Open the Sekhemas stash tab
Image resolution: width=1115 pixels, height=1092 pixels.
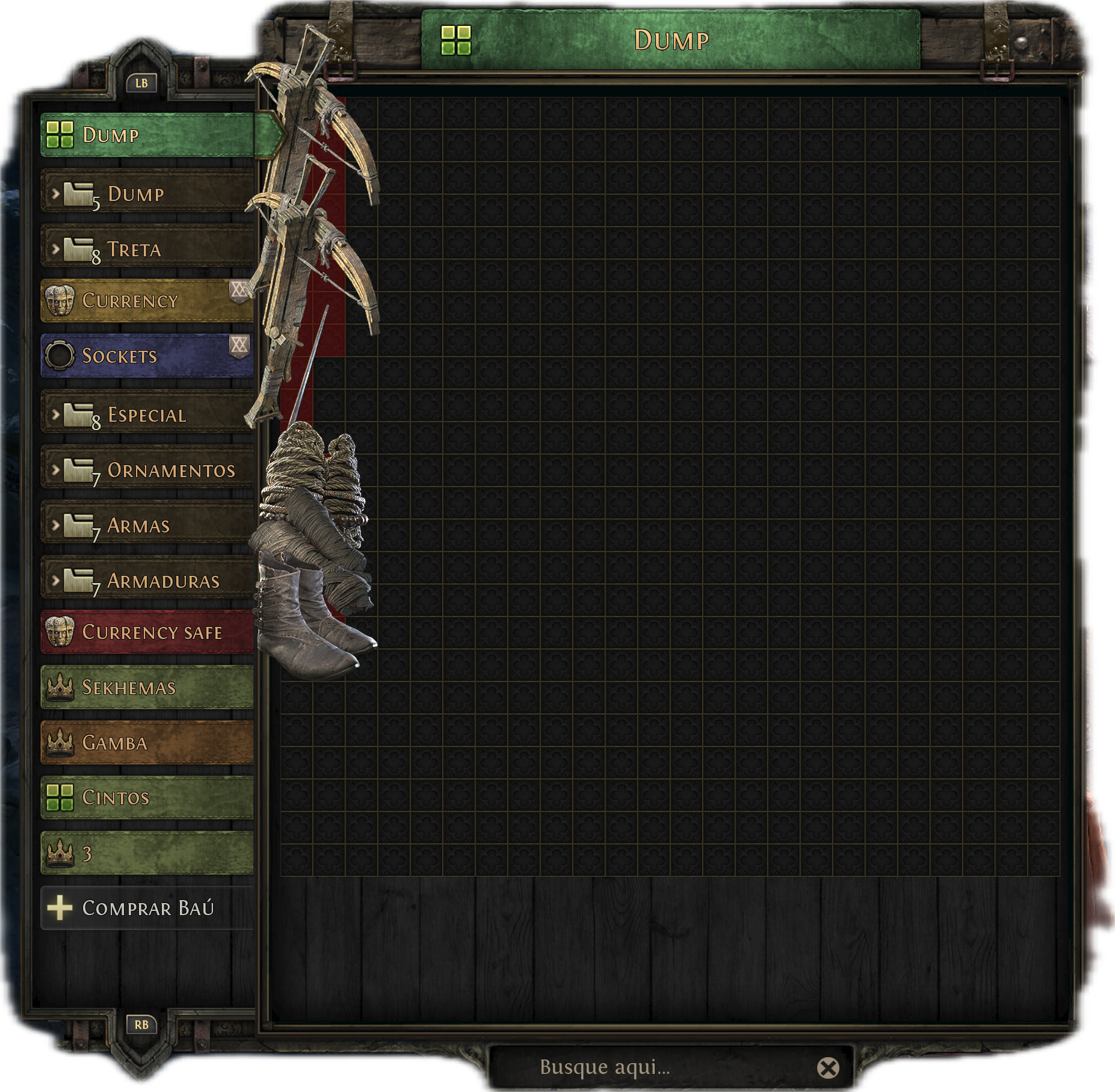147,687
